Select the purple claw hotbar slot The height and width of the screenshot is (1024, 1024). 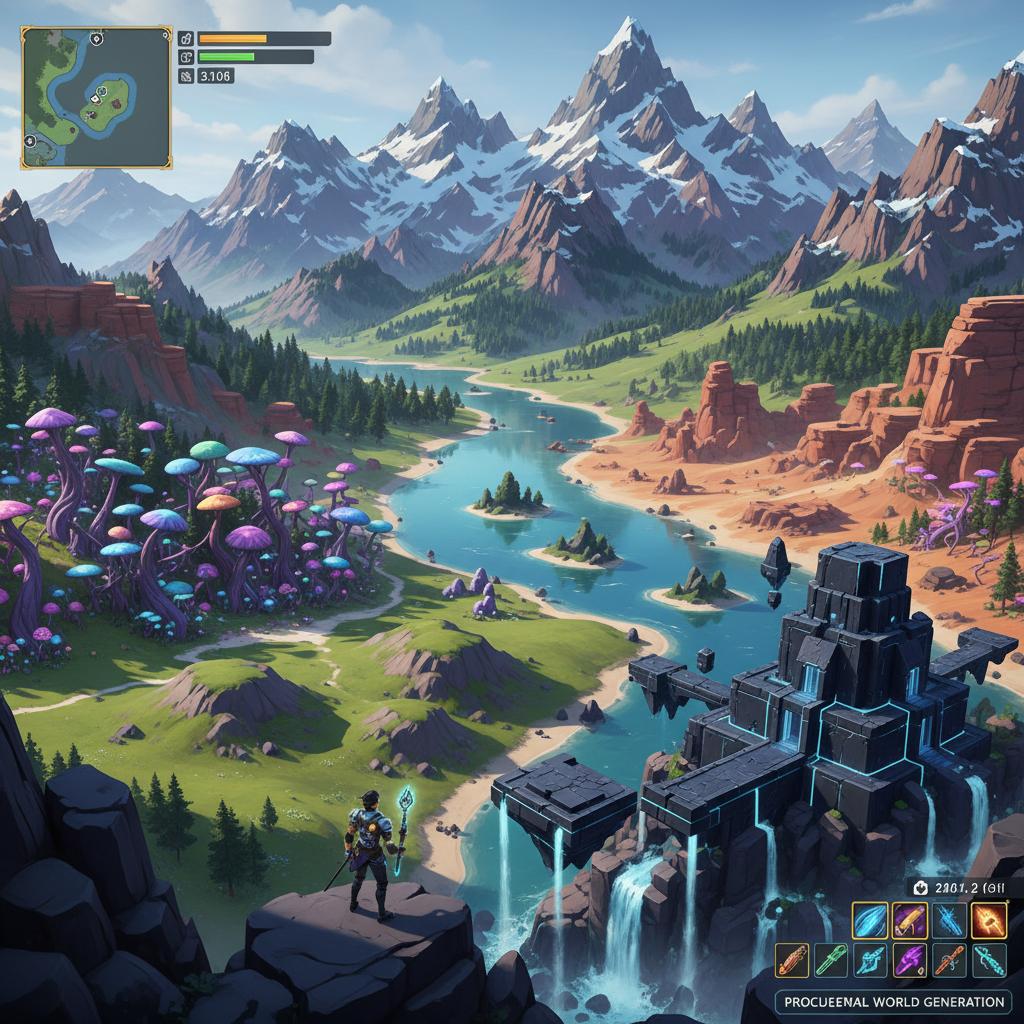tap(909, 960)
